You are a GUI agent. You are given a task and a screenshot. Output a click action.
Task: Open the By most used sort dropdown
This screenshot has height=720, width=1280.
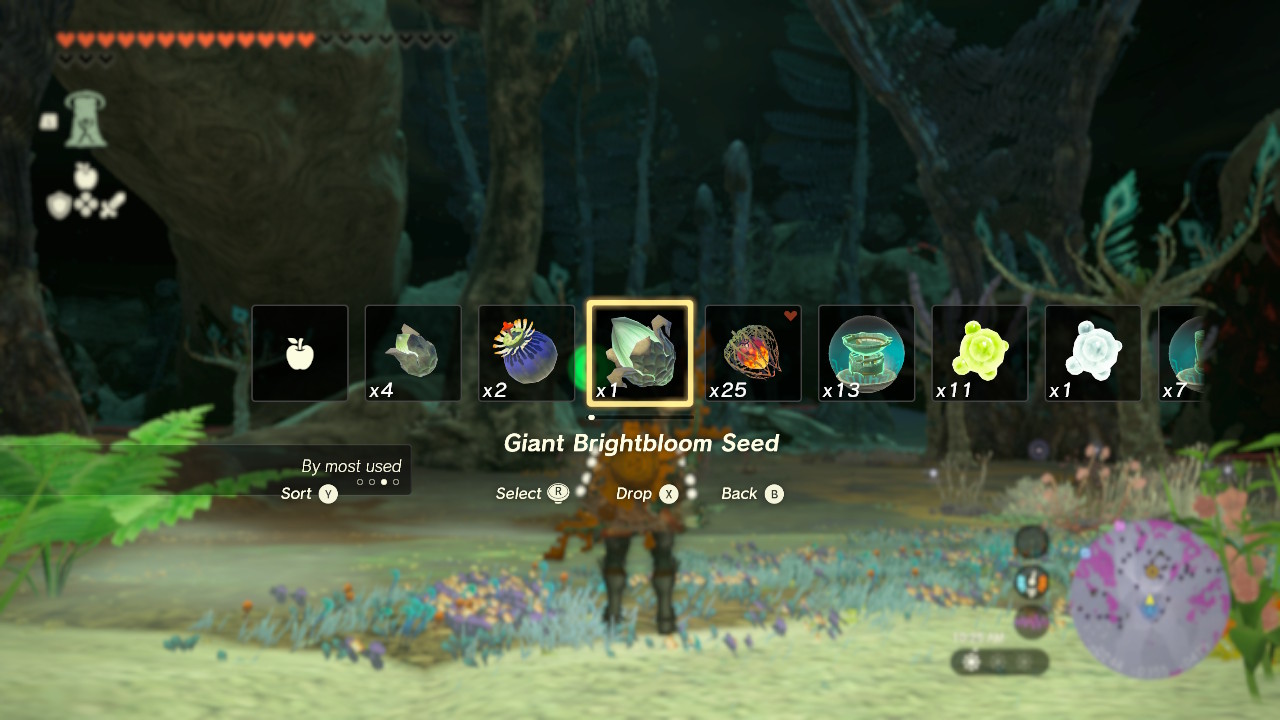(352, 466)
